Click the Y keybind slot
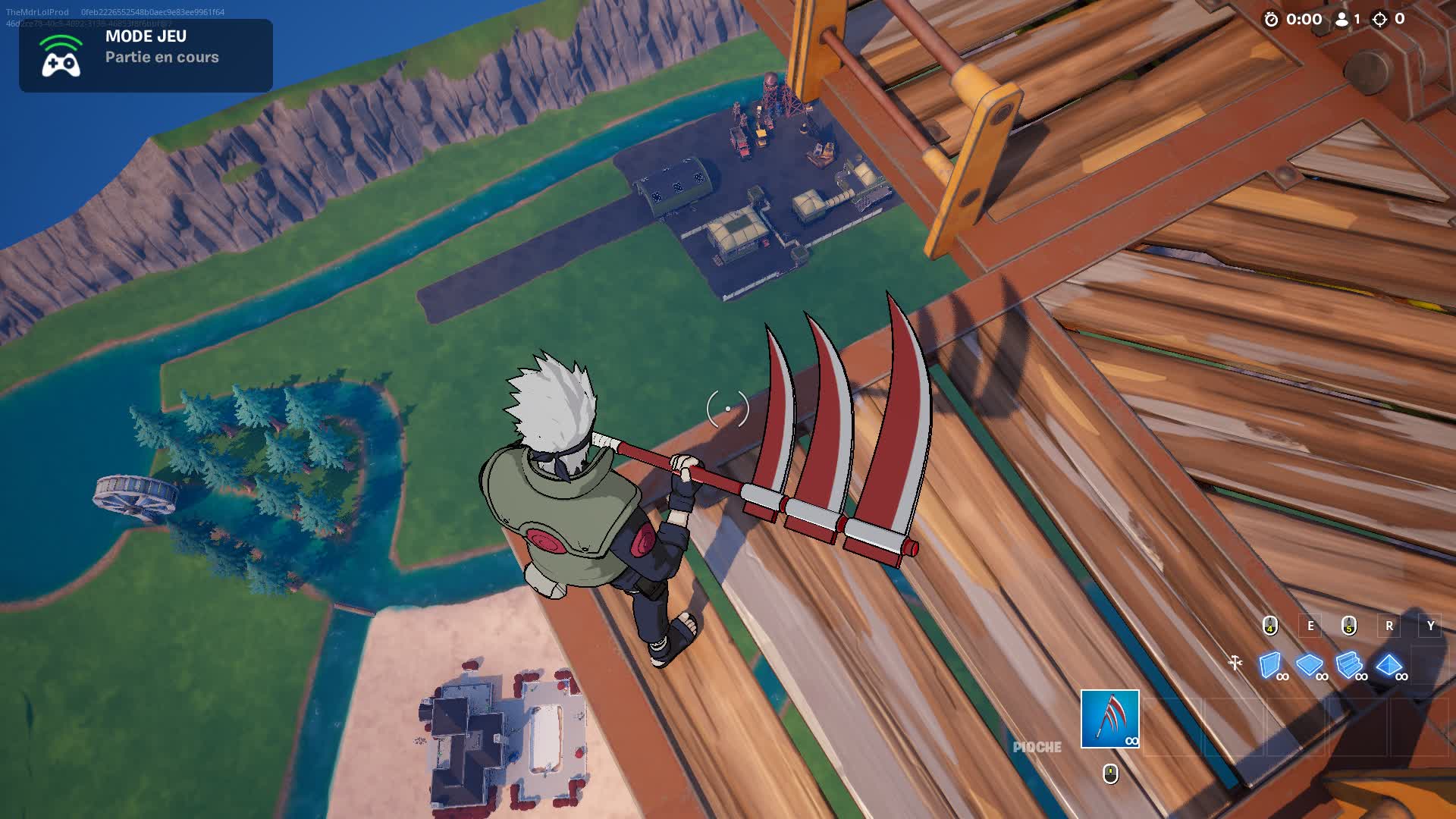Screen dimensions: 1456x819 pyautogui.click(x=1431, y=625)
